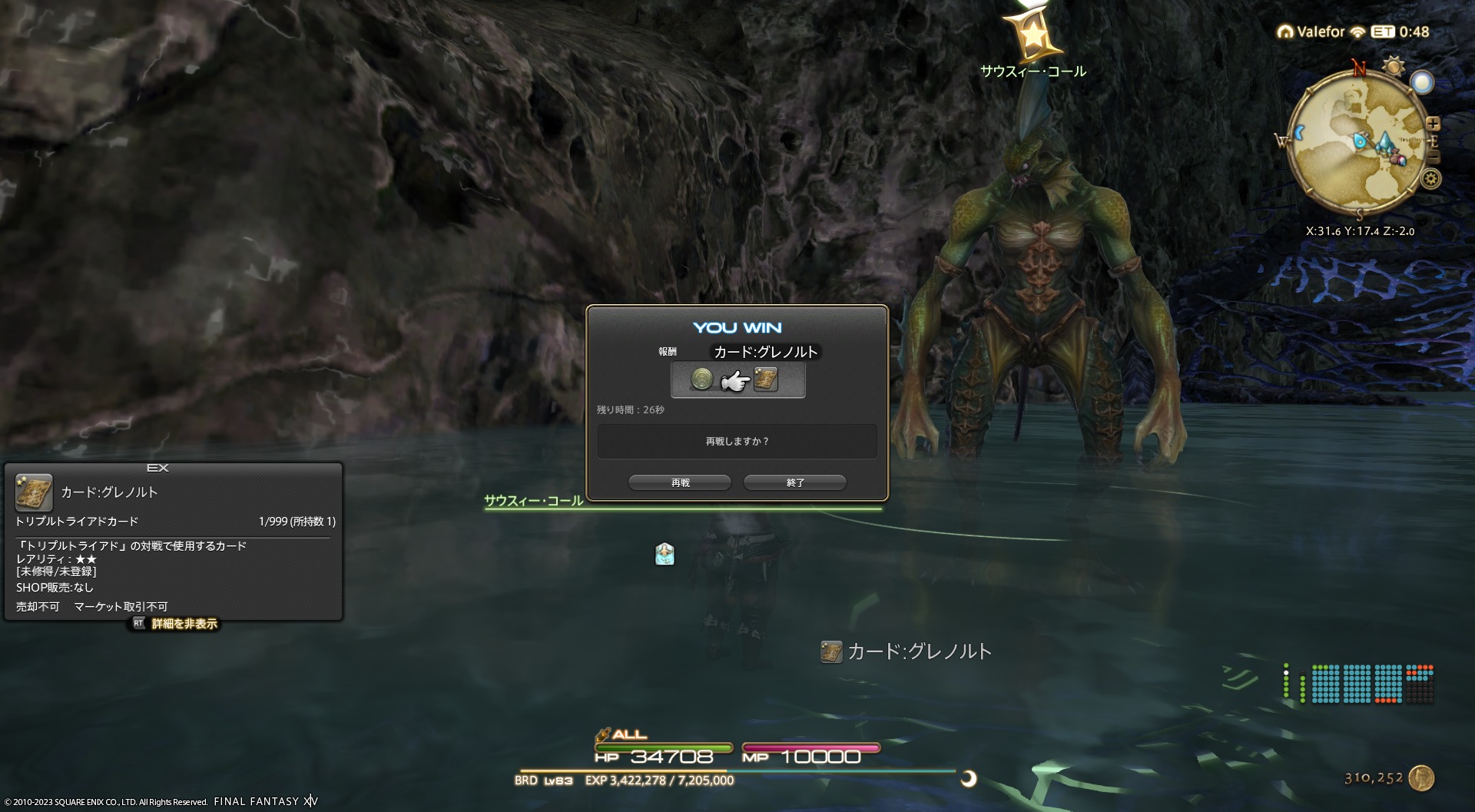1475x812 pixels.
Task: Select the MGP coin reward icon
Action: pyautogui.click(x=701, y=379)
